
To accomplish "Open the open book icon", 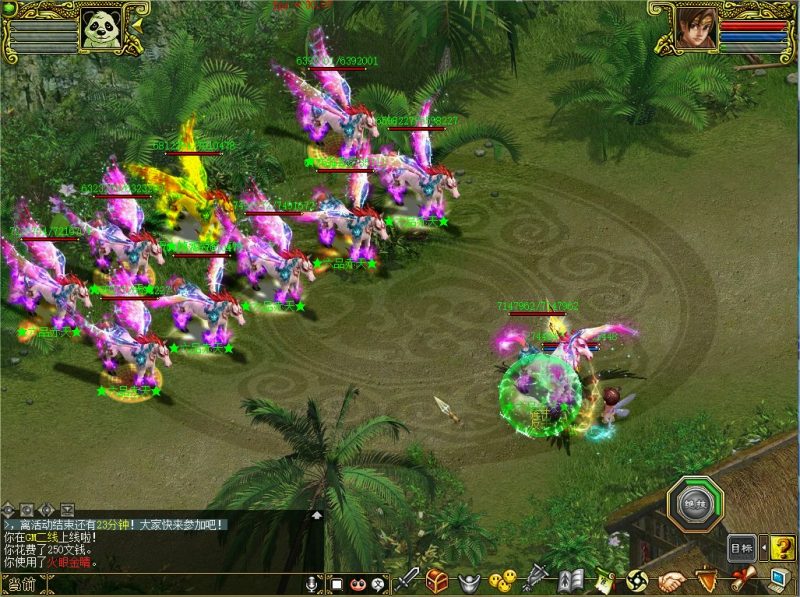I will 571,580.
